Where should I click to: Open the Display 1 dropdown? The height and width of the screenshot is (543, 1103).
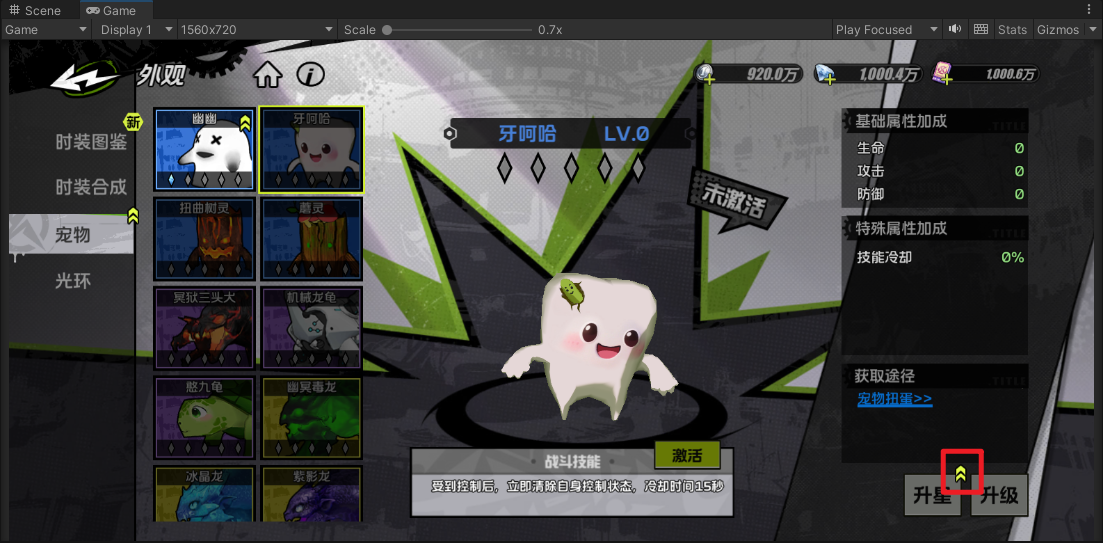(x=135, y=29)
